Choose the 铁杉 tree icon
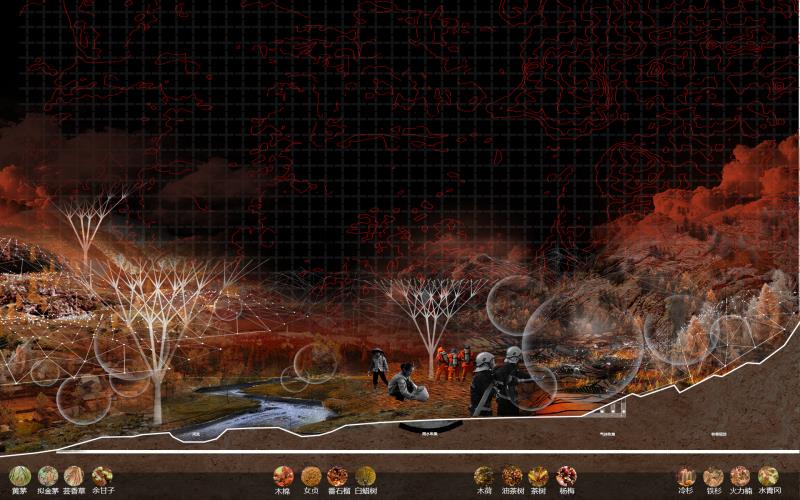The width and height of the screenshot is (800, 500). (713, 476)
